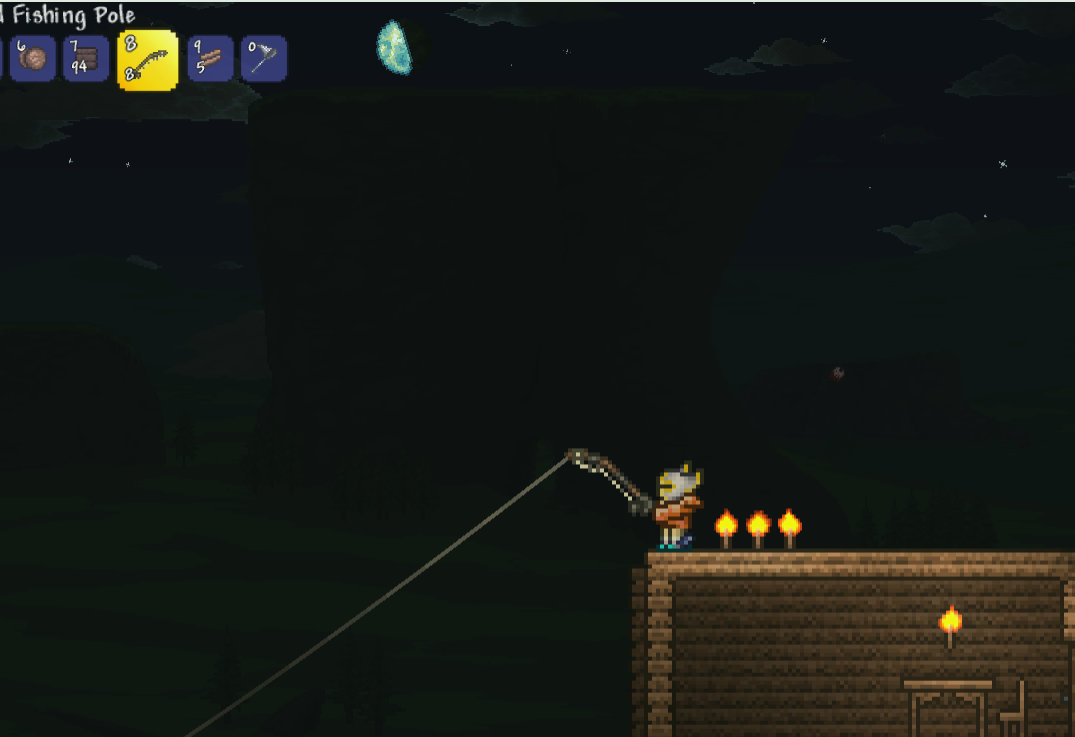1075x737 pixels.
Task: Switch to the slot 9 item stack
Action: (x=210, y=59)
